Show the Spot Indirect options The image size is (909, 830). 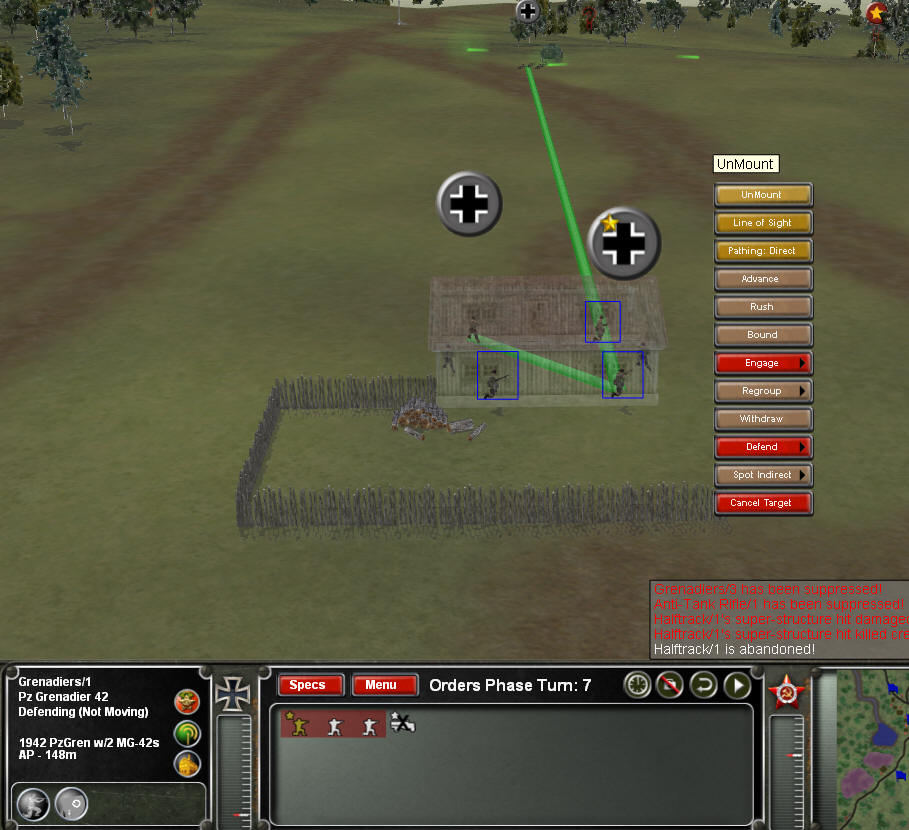(762, 475)
